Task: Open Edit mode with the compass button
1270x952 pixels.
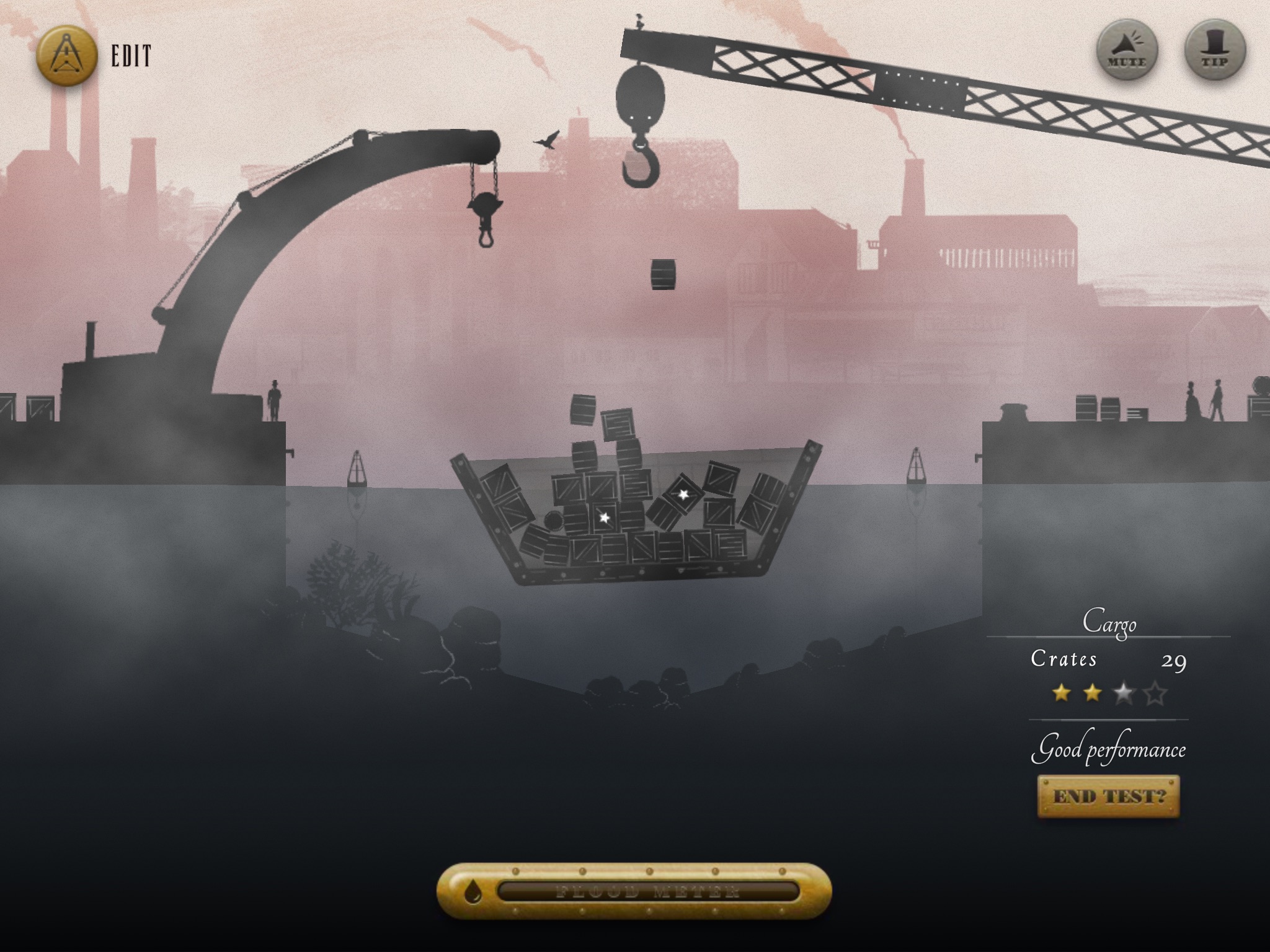Action: point(67,55)
